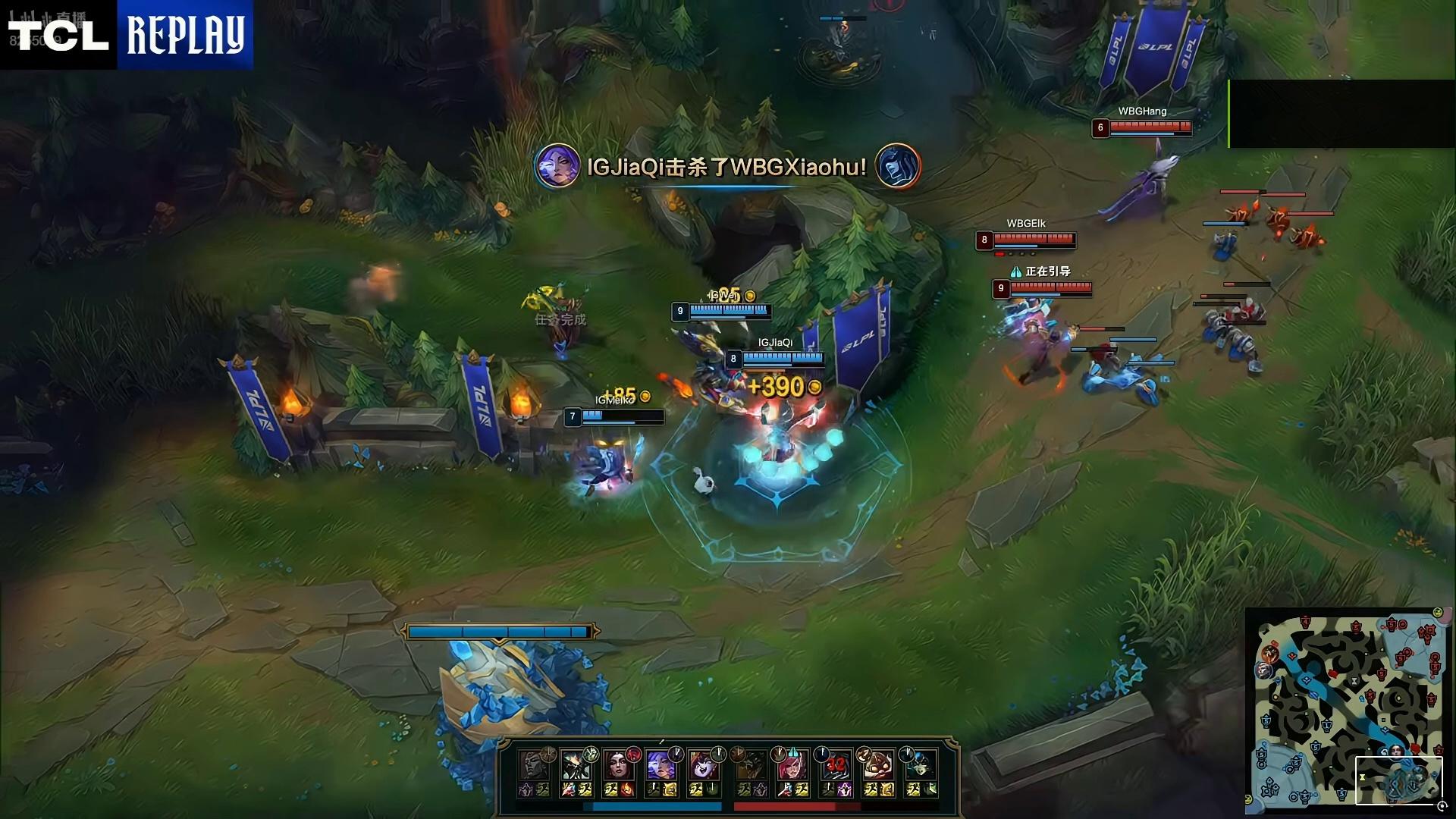This screenshot has height=819, width=1456.
Task: Select the brown masked champion portrait
Action: (x=877, y=764)
